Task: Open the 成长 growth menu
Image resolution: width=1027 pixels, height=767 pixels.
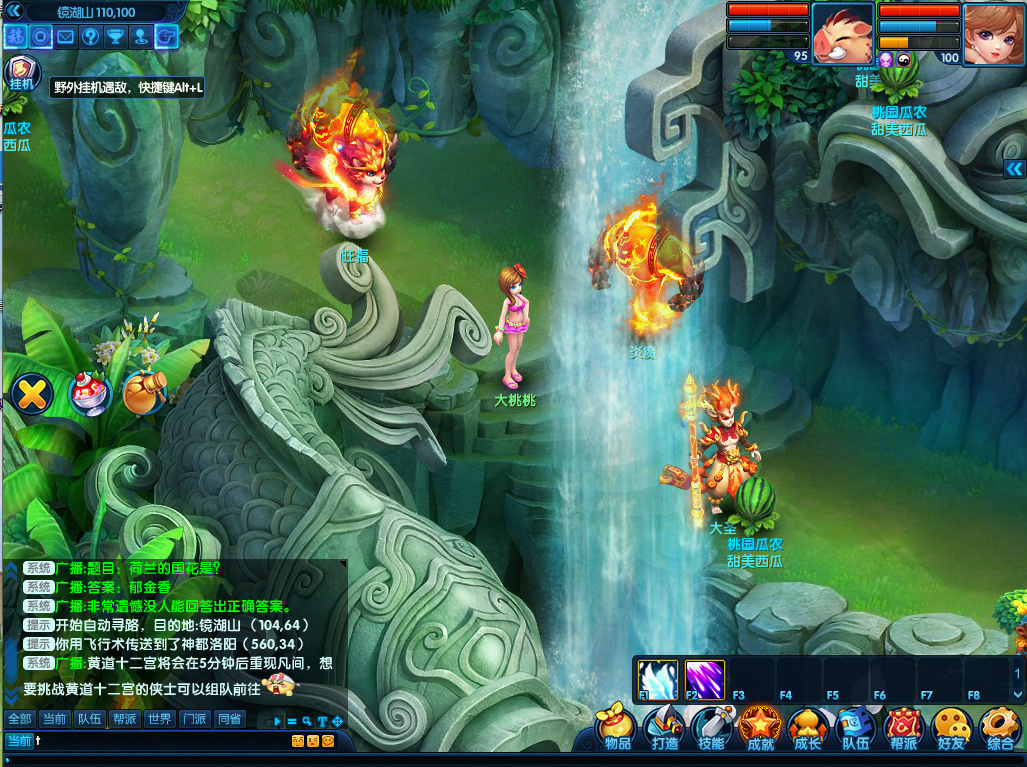Action: (807, 728)
